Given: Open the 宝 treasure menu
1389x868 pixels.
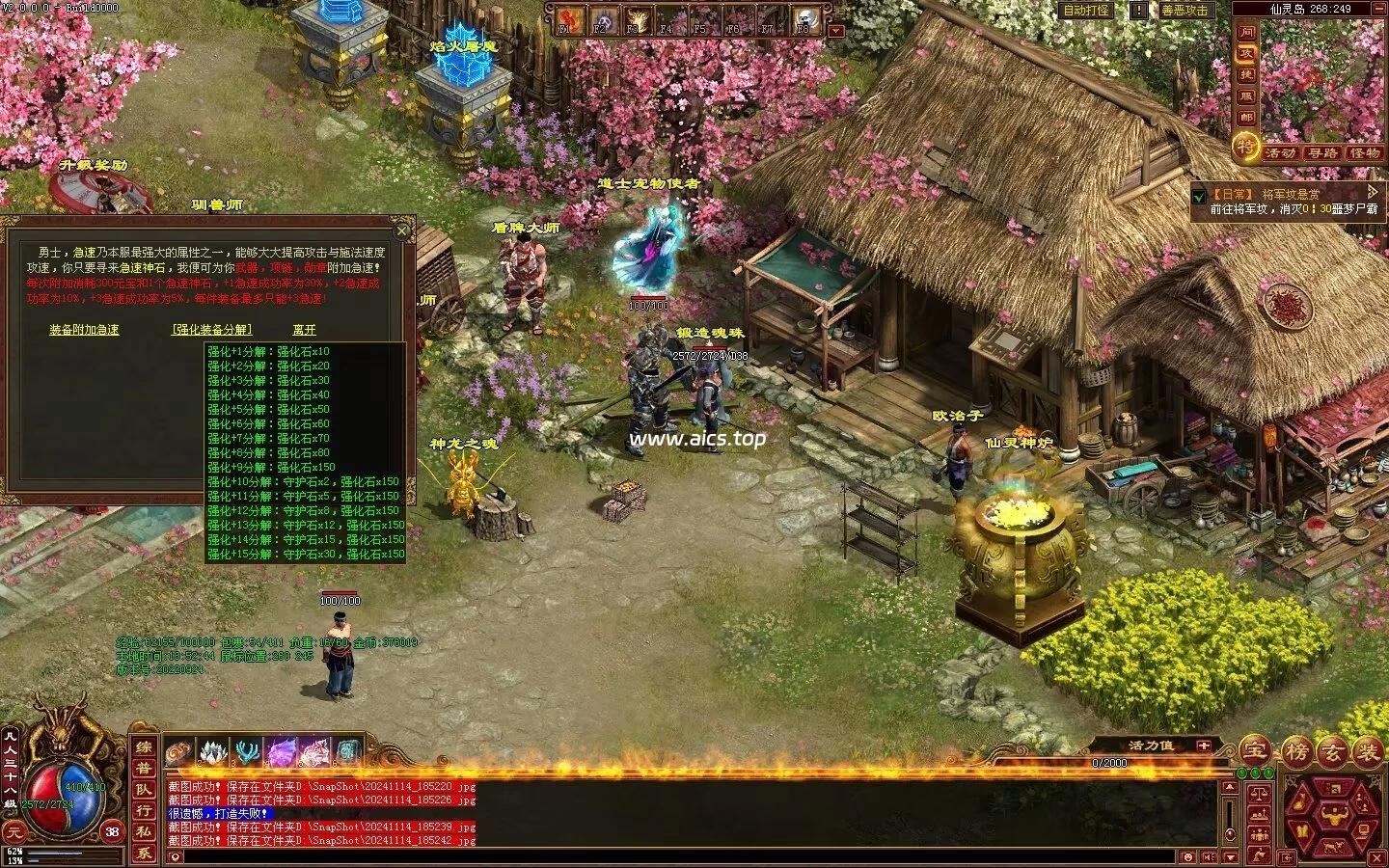Looking at the screenshot, I should point(1254,751).
